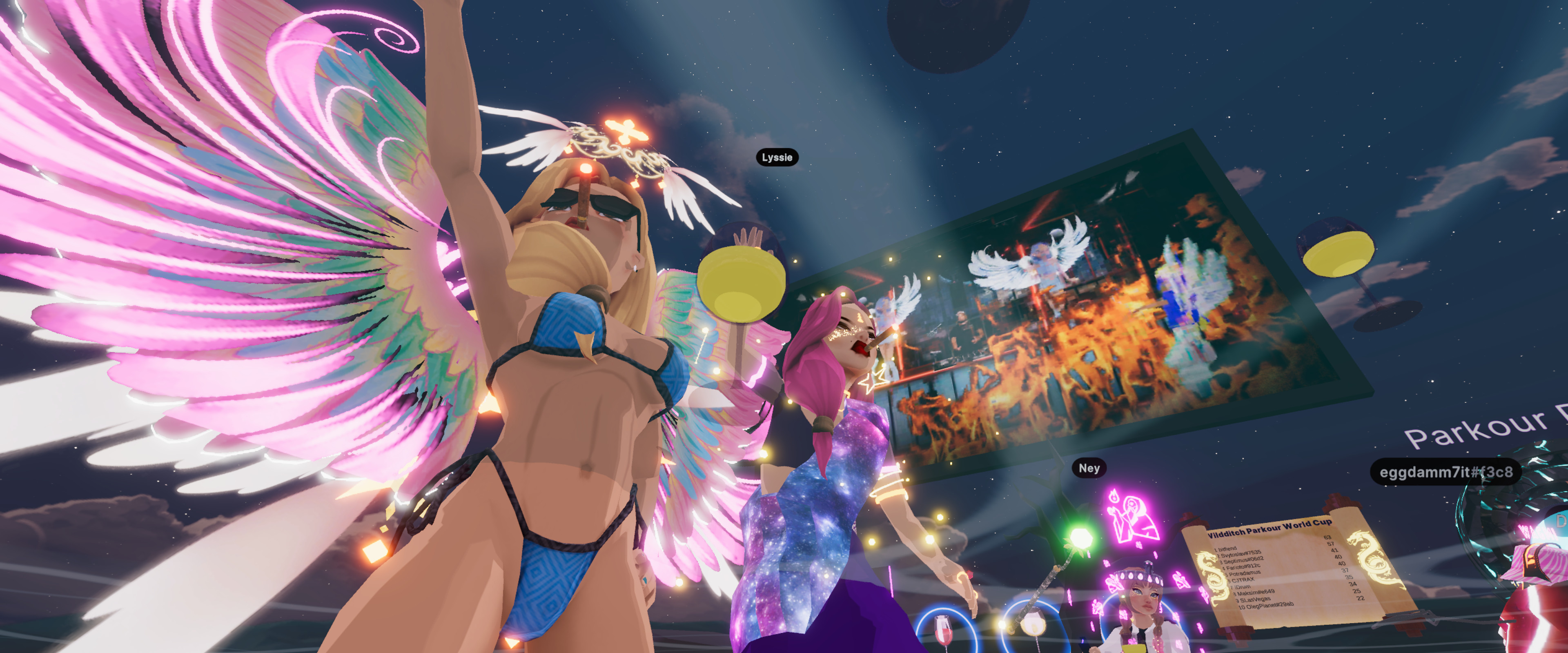The image size is (1568, 653).
Task: Click the Ney player name tag
Action: [x=1089, y=468]
